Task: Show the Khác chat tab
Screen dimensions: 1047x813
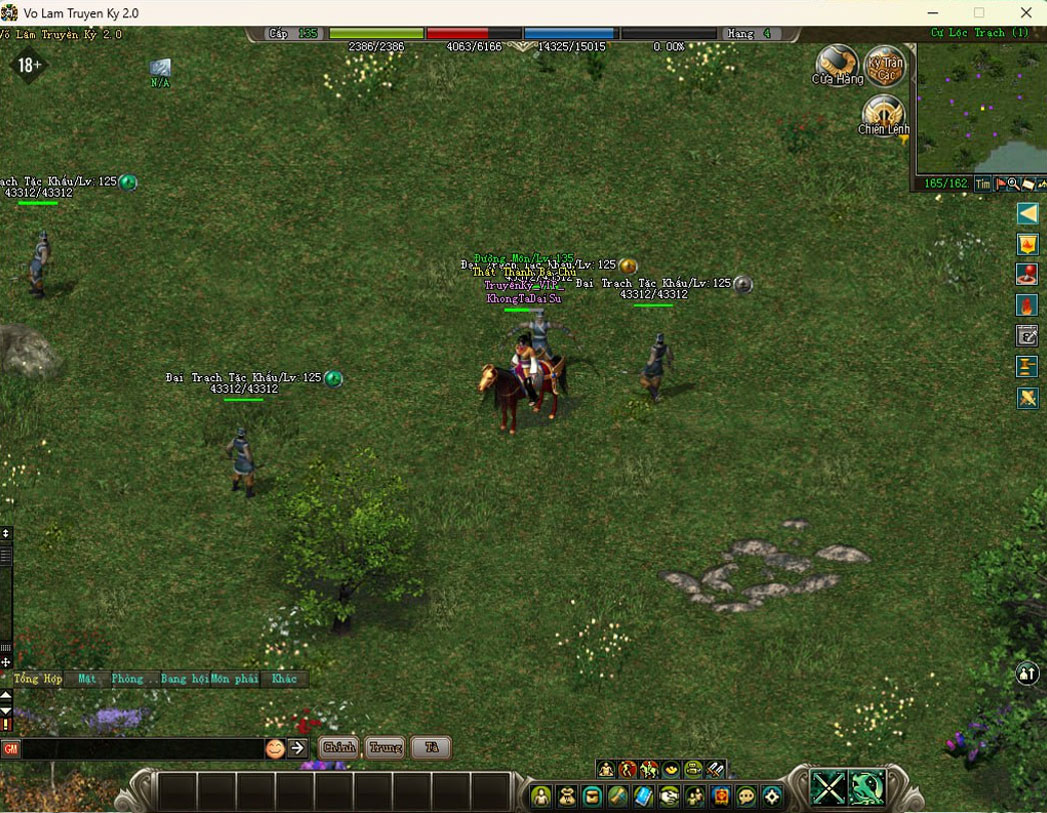Action: click(x=284, y=678)
